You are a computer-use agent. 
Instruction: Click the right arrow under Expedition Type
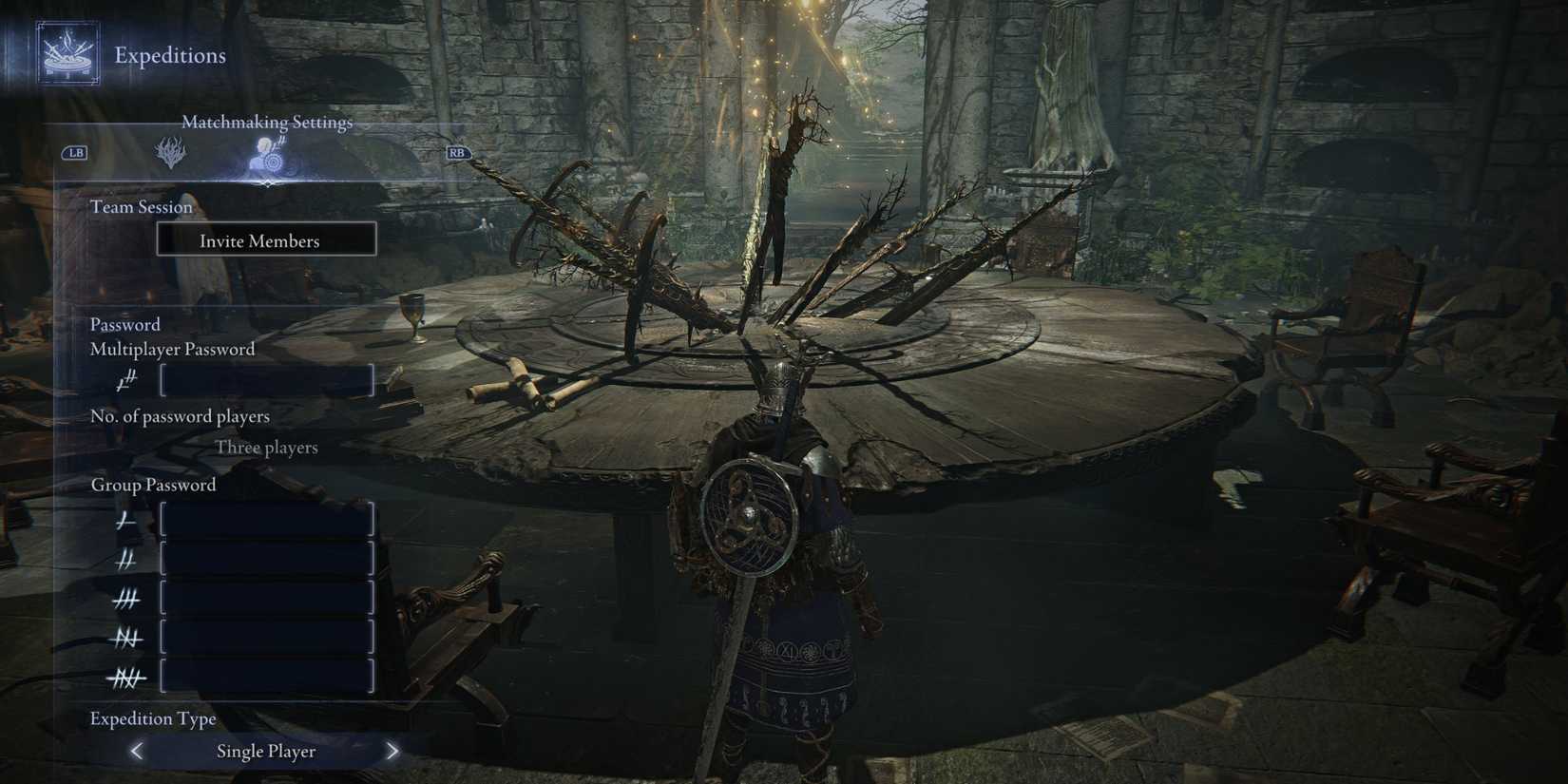point(392,751)
